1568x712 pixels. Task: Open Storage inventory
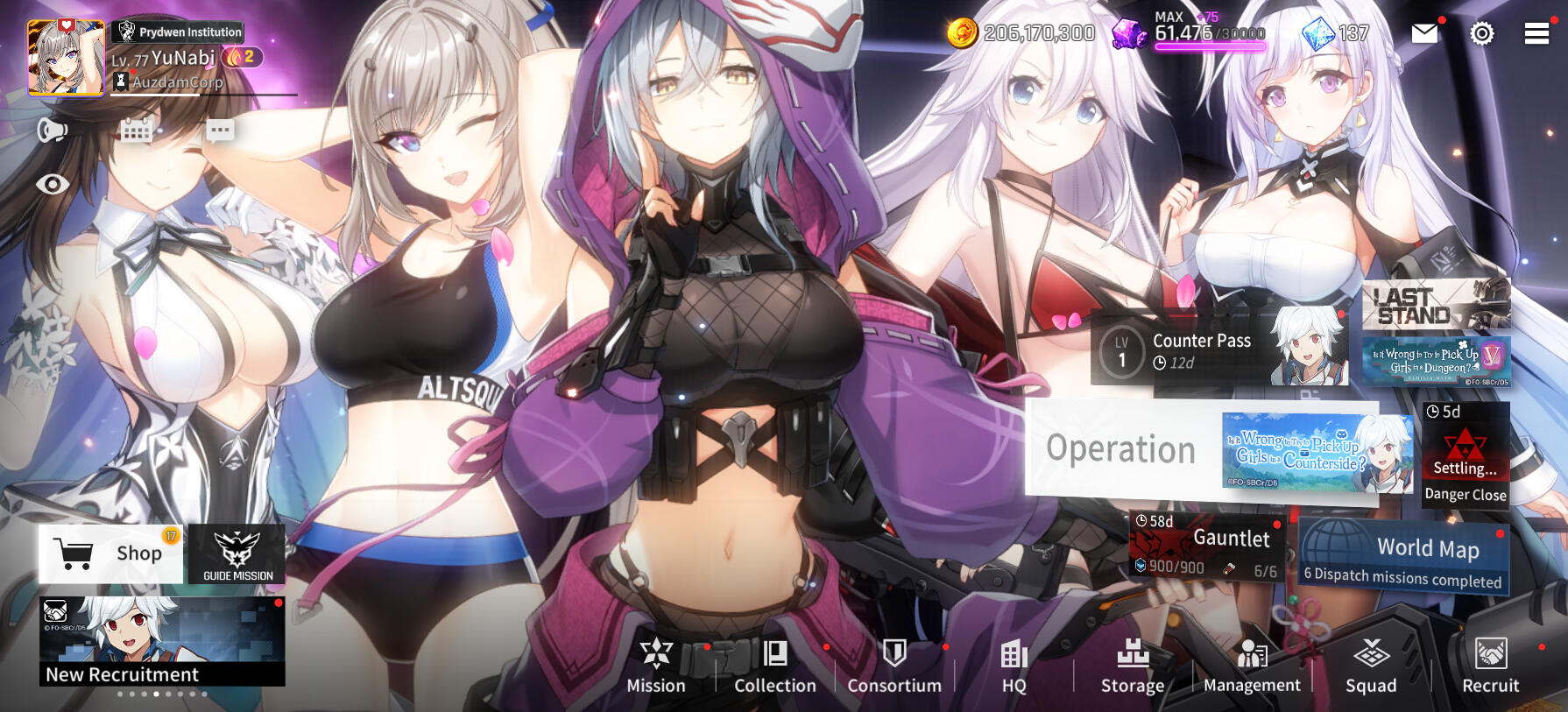click(1133, 666)
